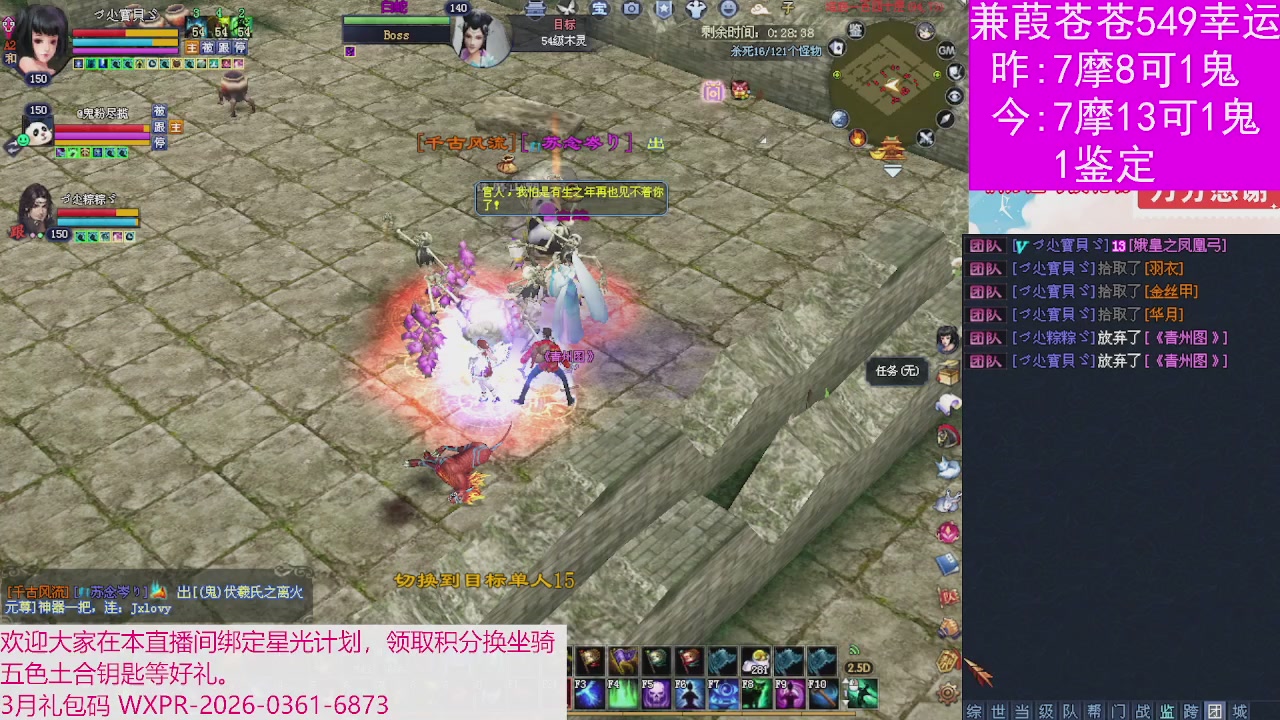This screenshot has height=720, width=1280.
Task: Click the 鉴 appraisal icon near the minimap
Action: pos(855,29)
